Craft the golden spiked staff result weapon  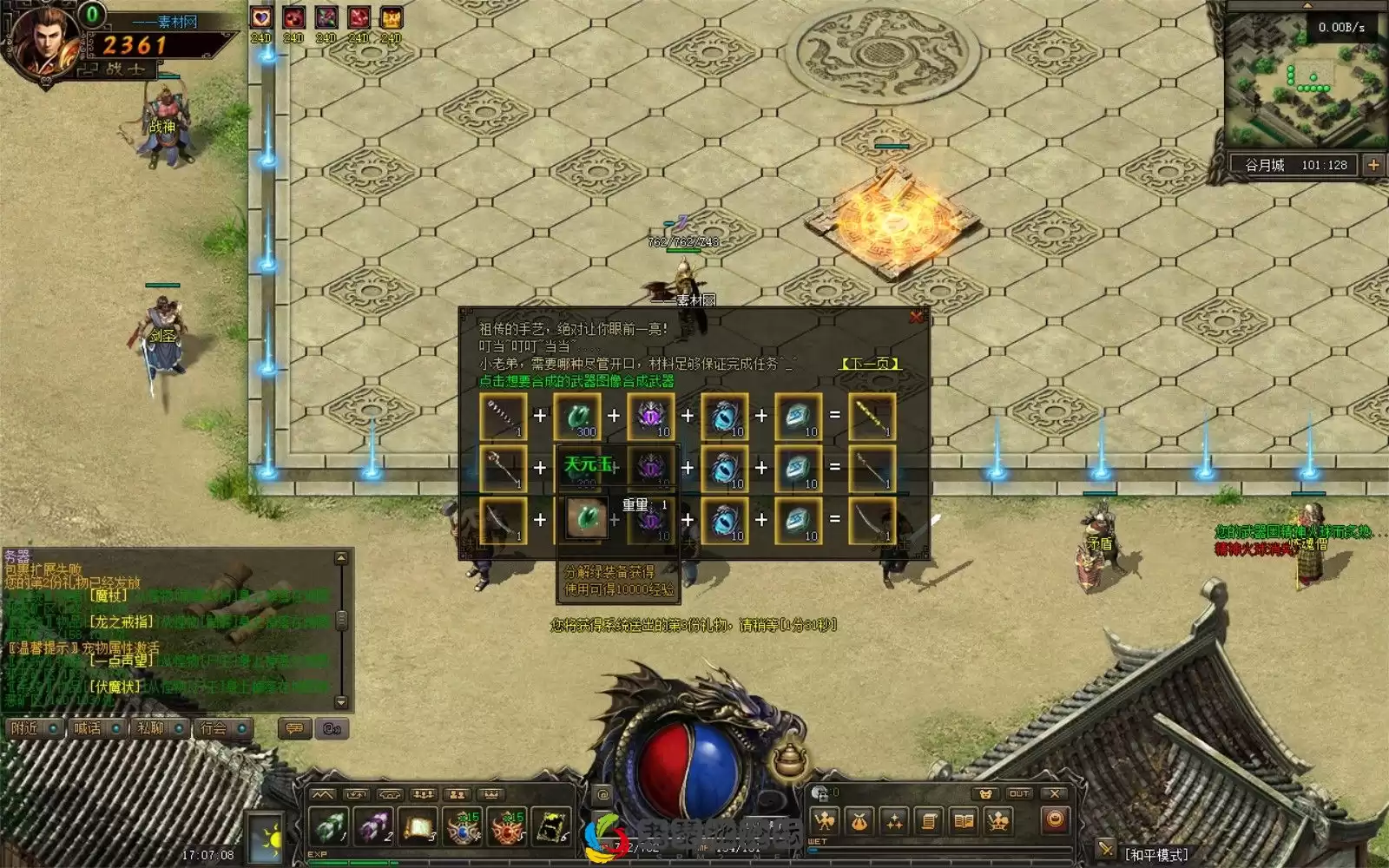(871, 417)
